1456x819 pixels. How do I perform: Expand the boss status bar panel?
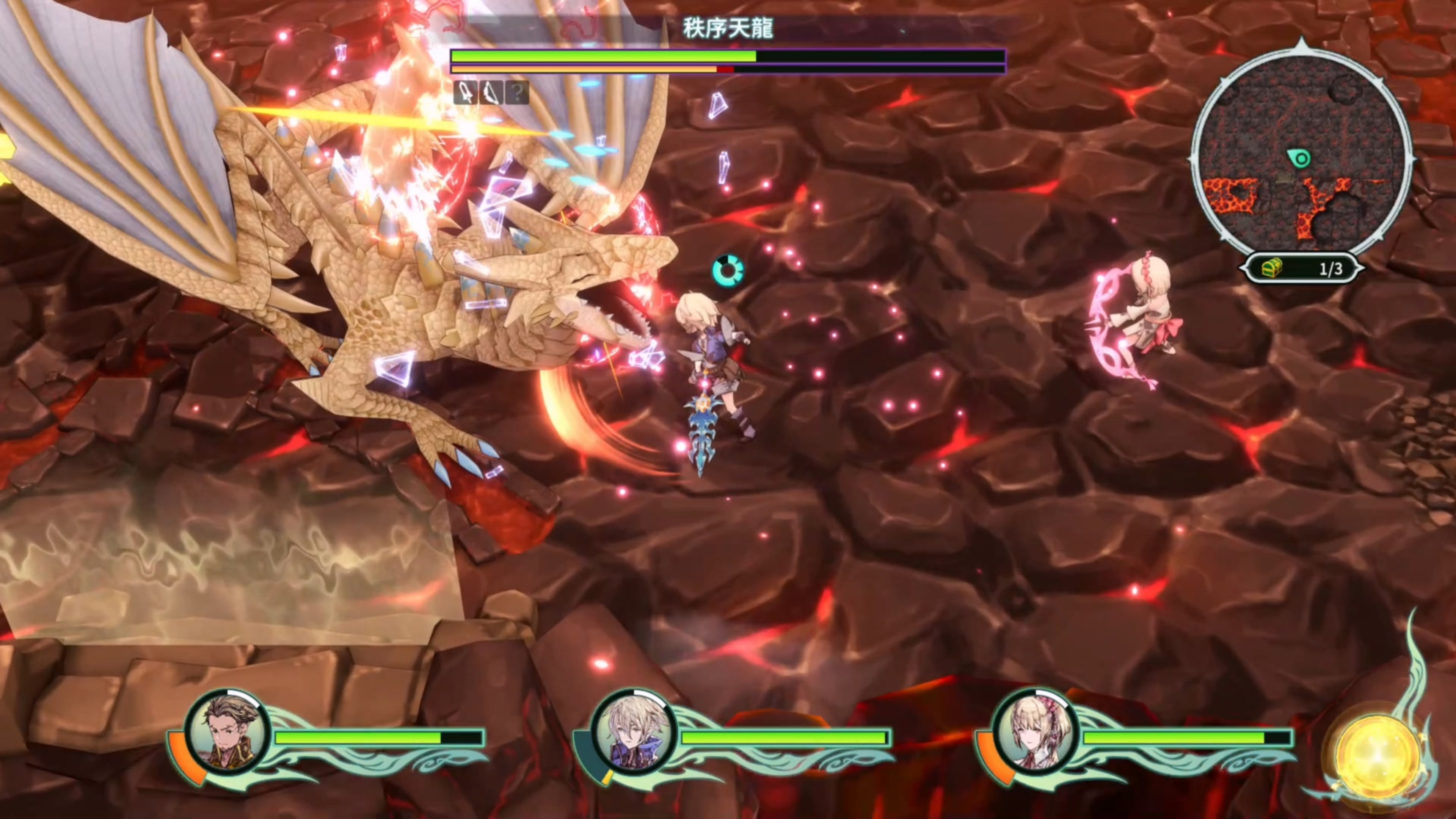727,60
